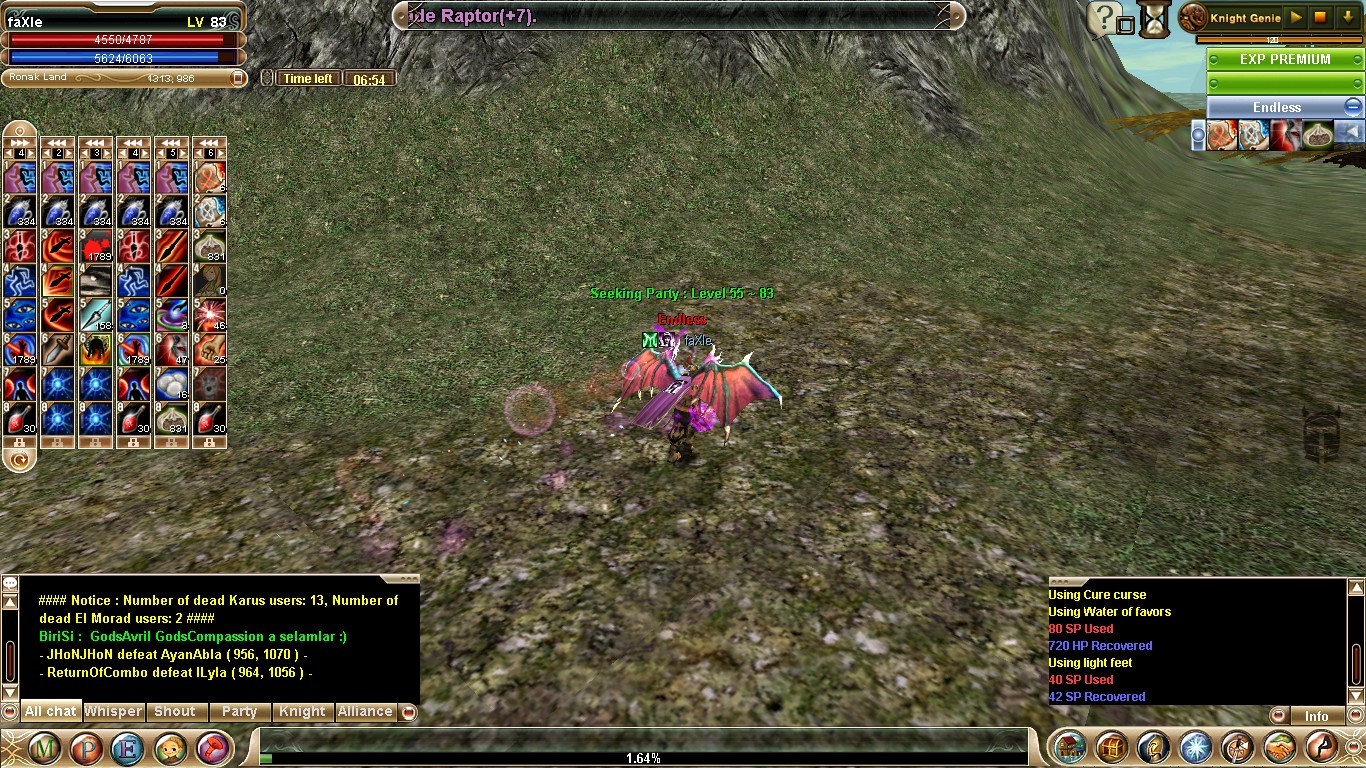The image size is (1366, 768).
Task: Switch to the Knight chat tab
Action: tap(302, 712)
